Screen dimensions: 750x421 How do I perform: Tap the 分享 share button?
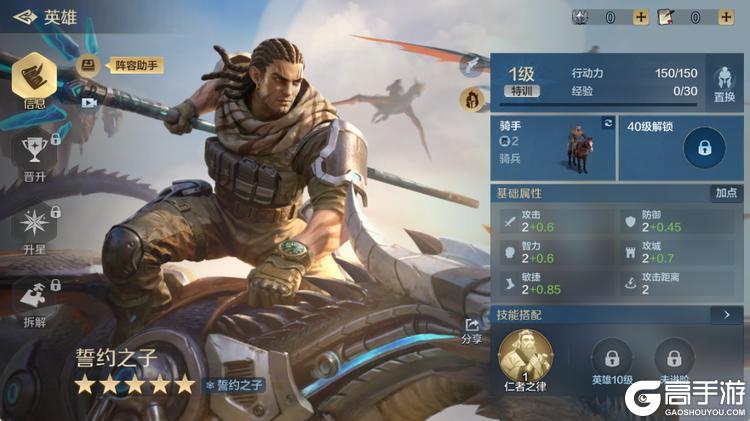(471, 330)
